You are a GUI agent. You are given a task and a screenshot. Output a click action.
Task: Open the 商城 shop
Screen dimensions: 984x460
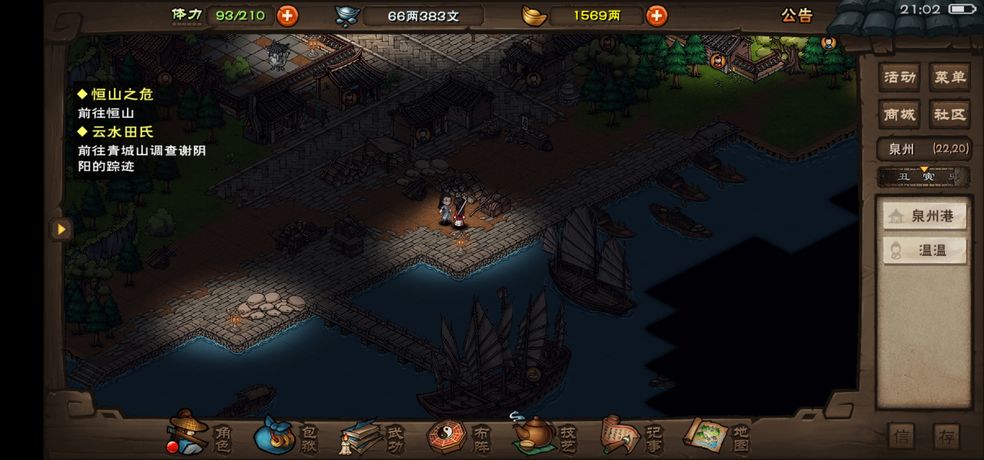click(900, 114)
